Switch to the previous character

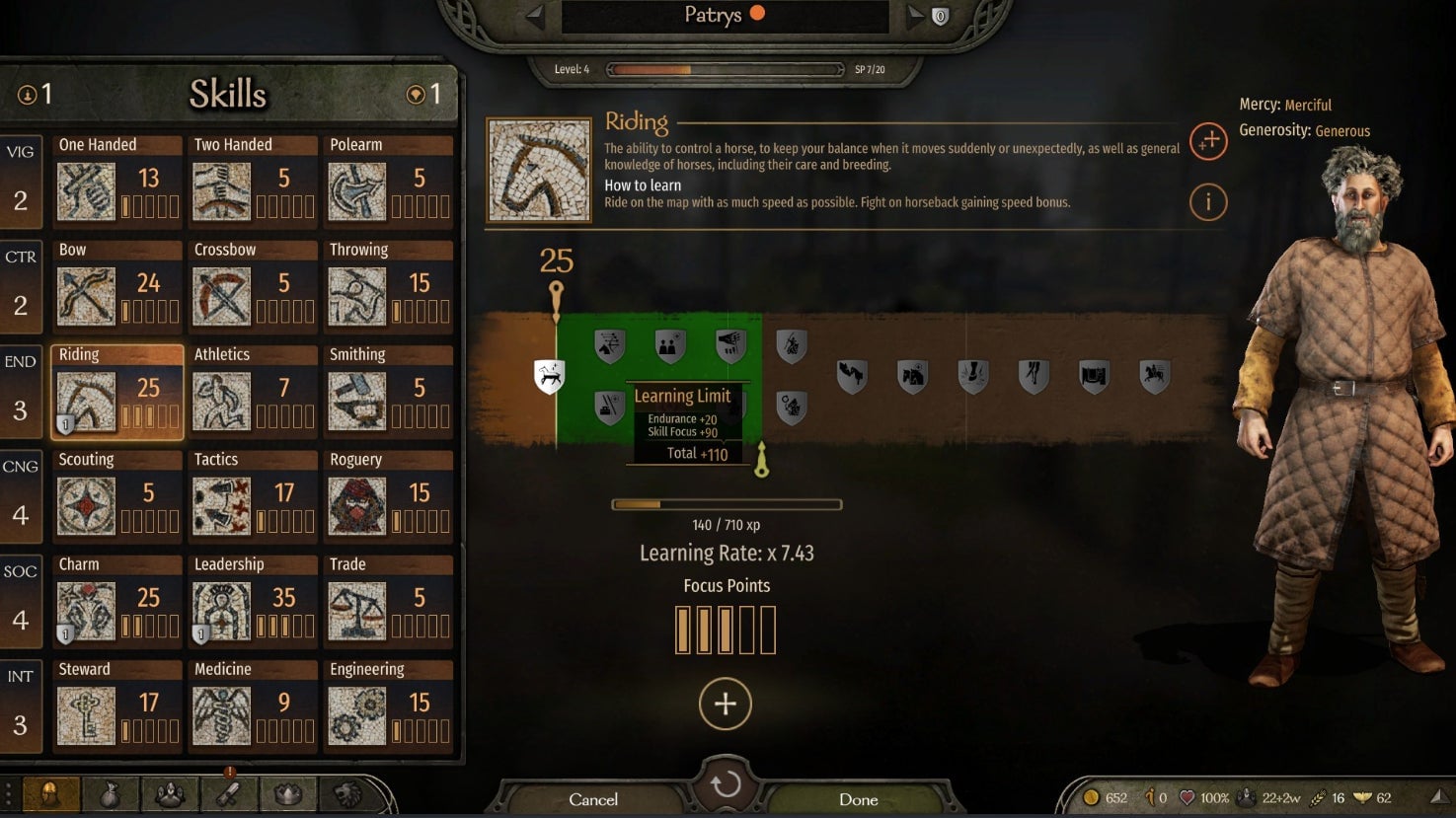535,15
